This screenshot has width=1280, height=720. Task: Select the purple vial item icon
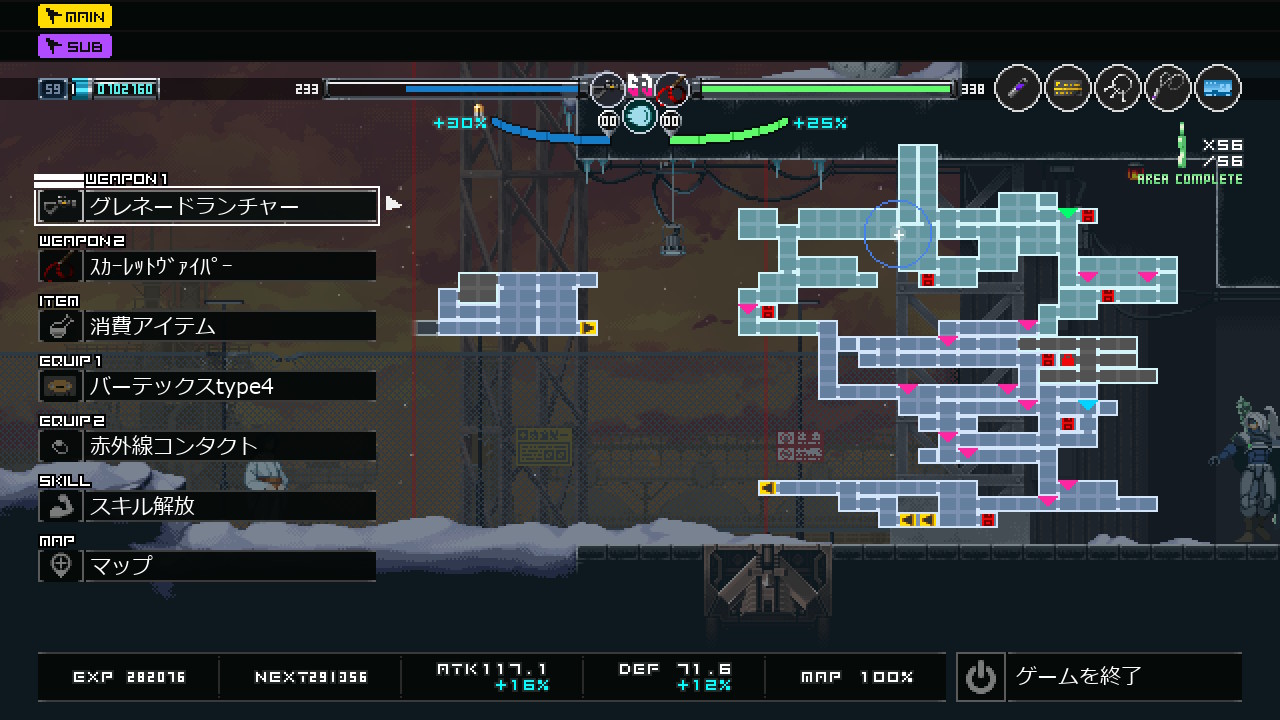[1018, 88]
